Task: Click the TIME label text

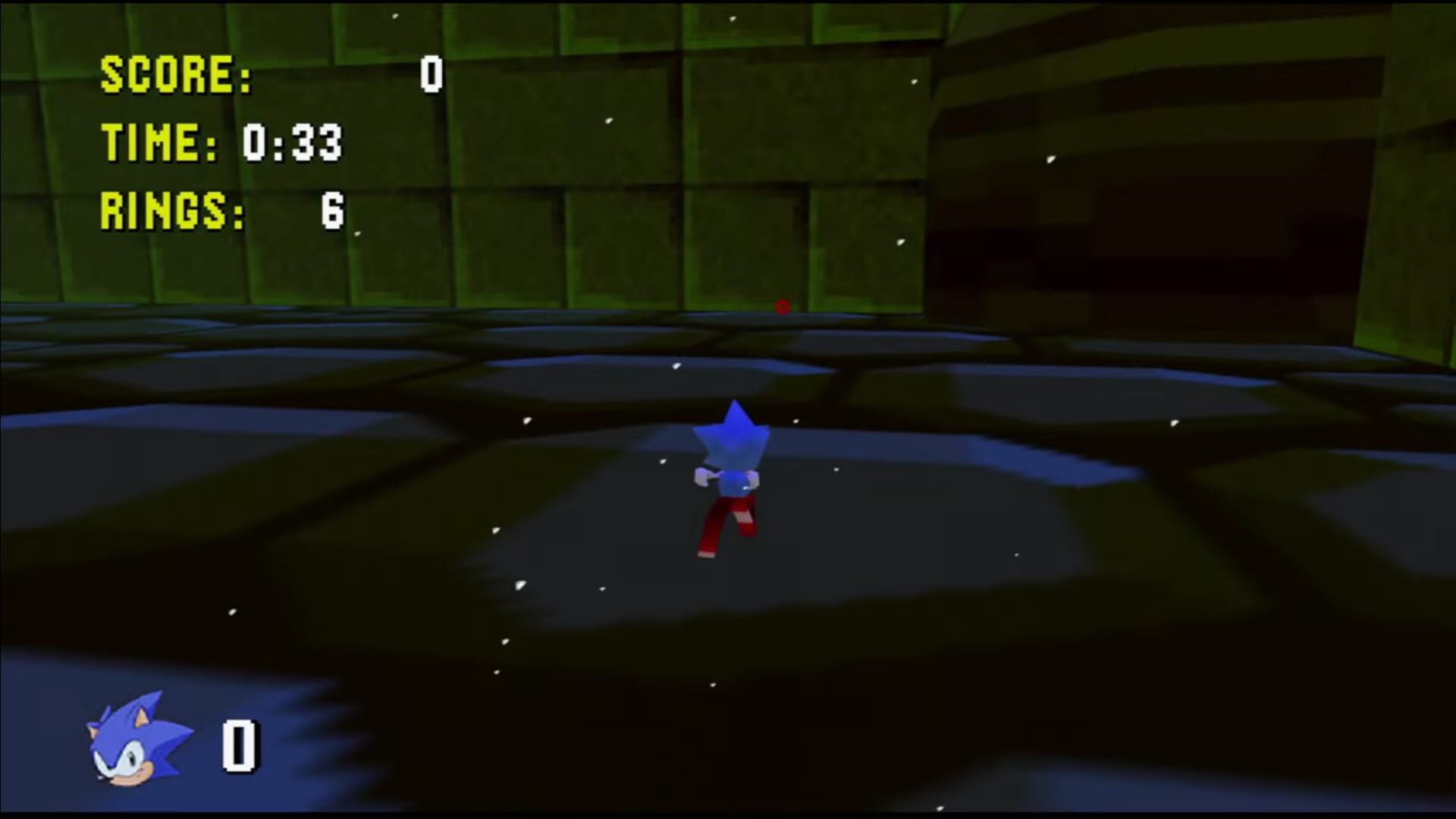Action: click(x=152, y=143)
